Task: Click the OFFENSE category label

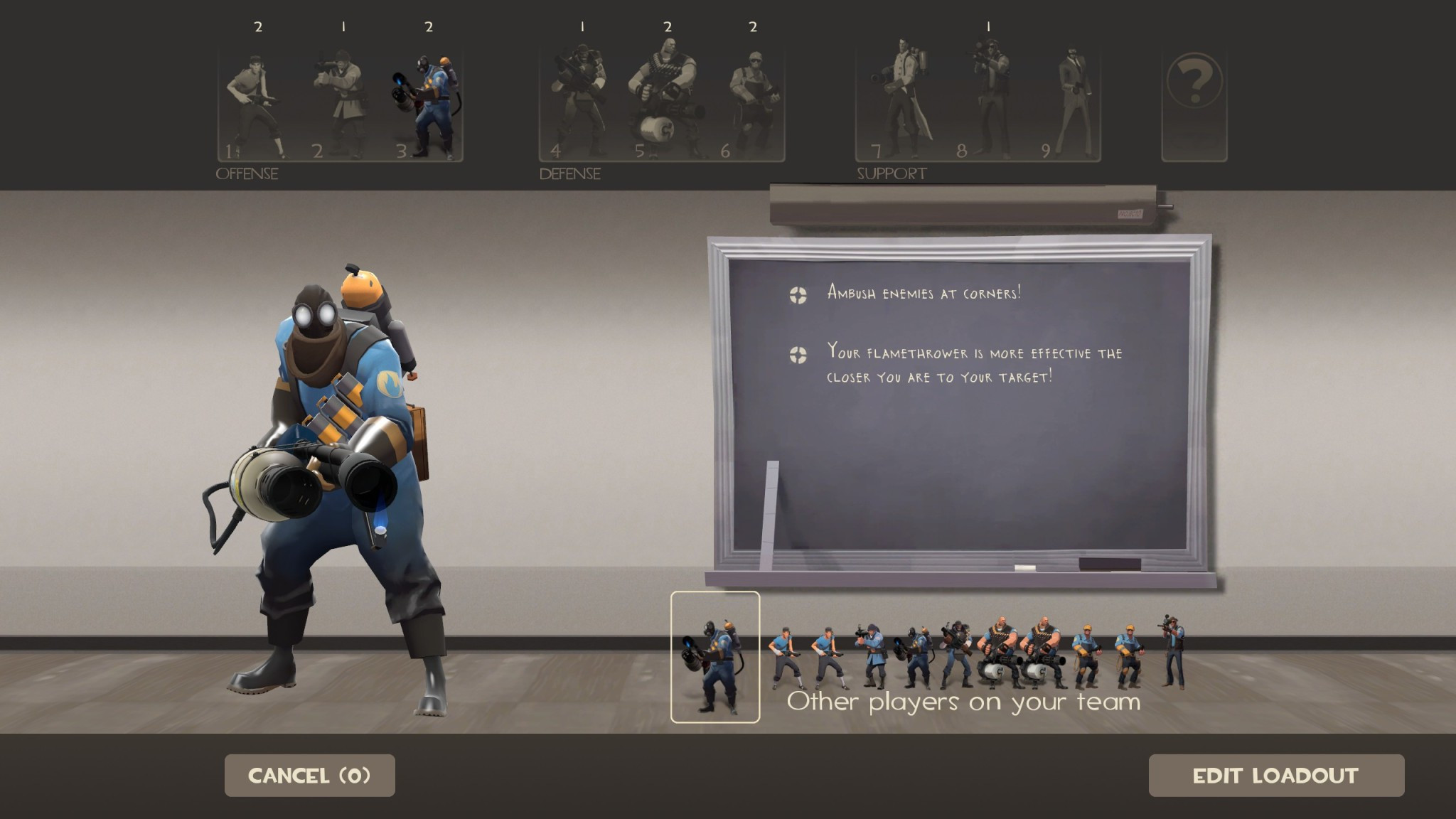Action: [247, 172]
